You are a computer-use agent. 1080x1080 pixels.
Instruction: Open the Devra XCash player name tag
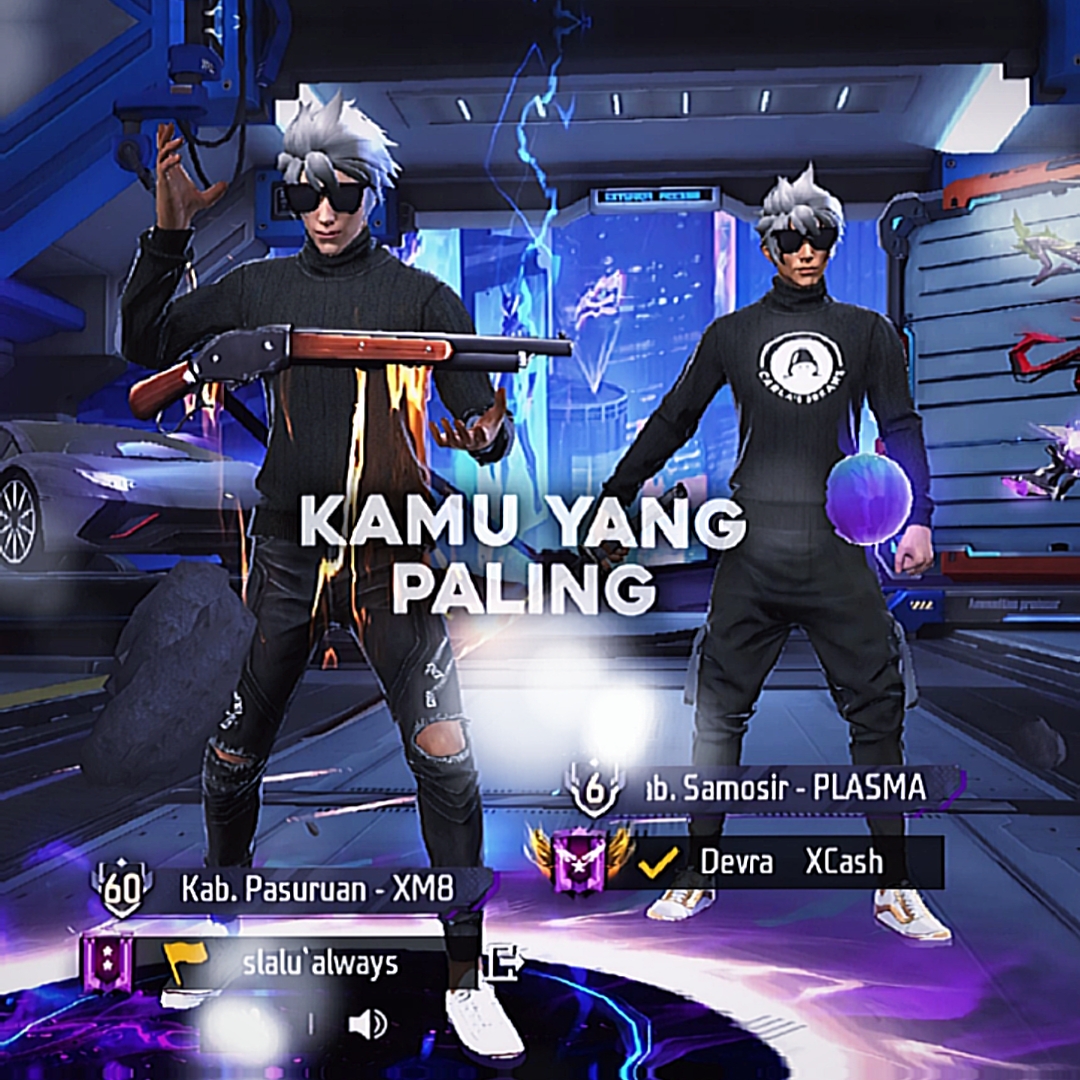[790, 862]
